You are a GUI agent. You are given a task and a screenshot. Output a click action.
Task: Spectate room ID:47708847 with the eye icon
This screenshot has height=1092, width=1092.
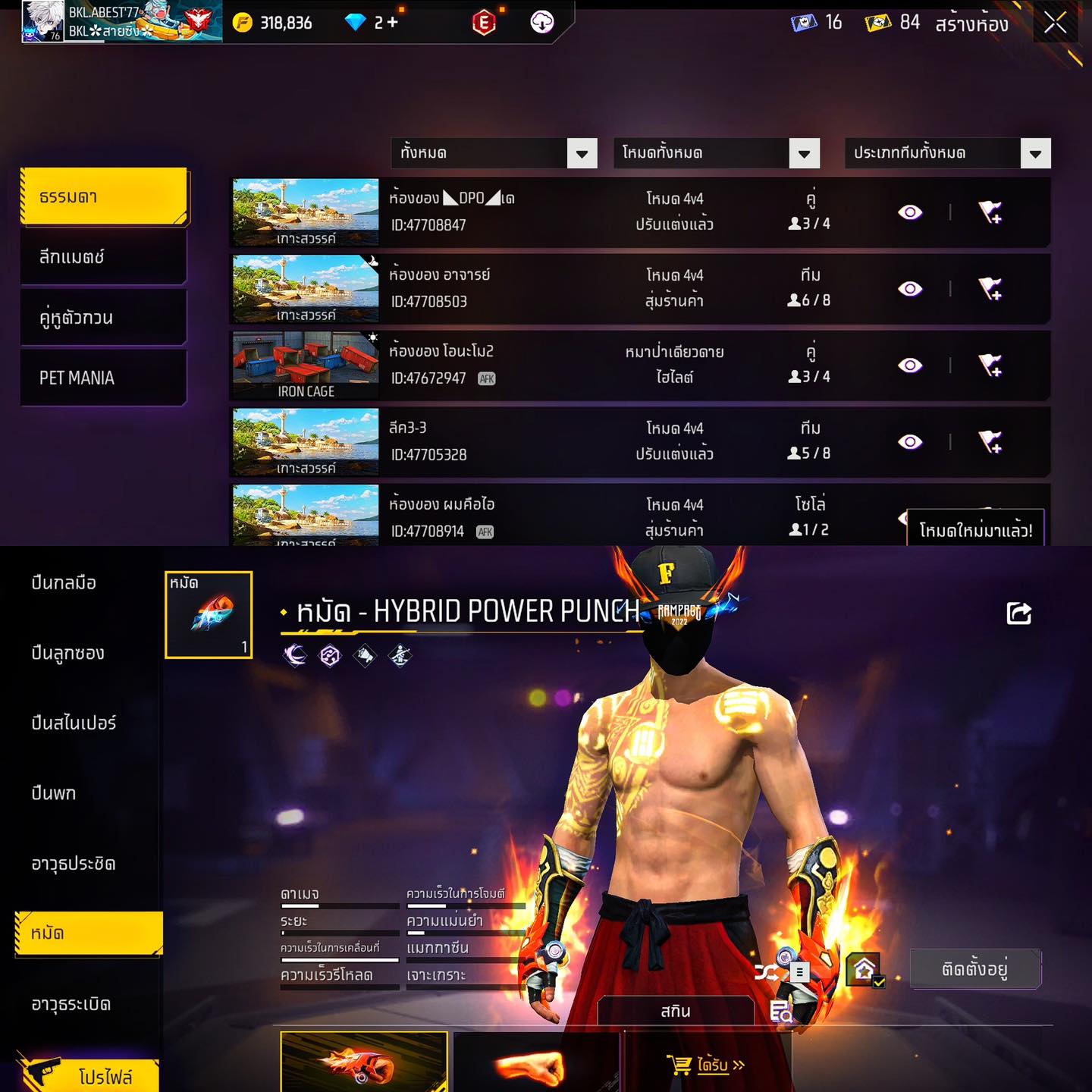coord(910,212)
